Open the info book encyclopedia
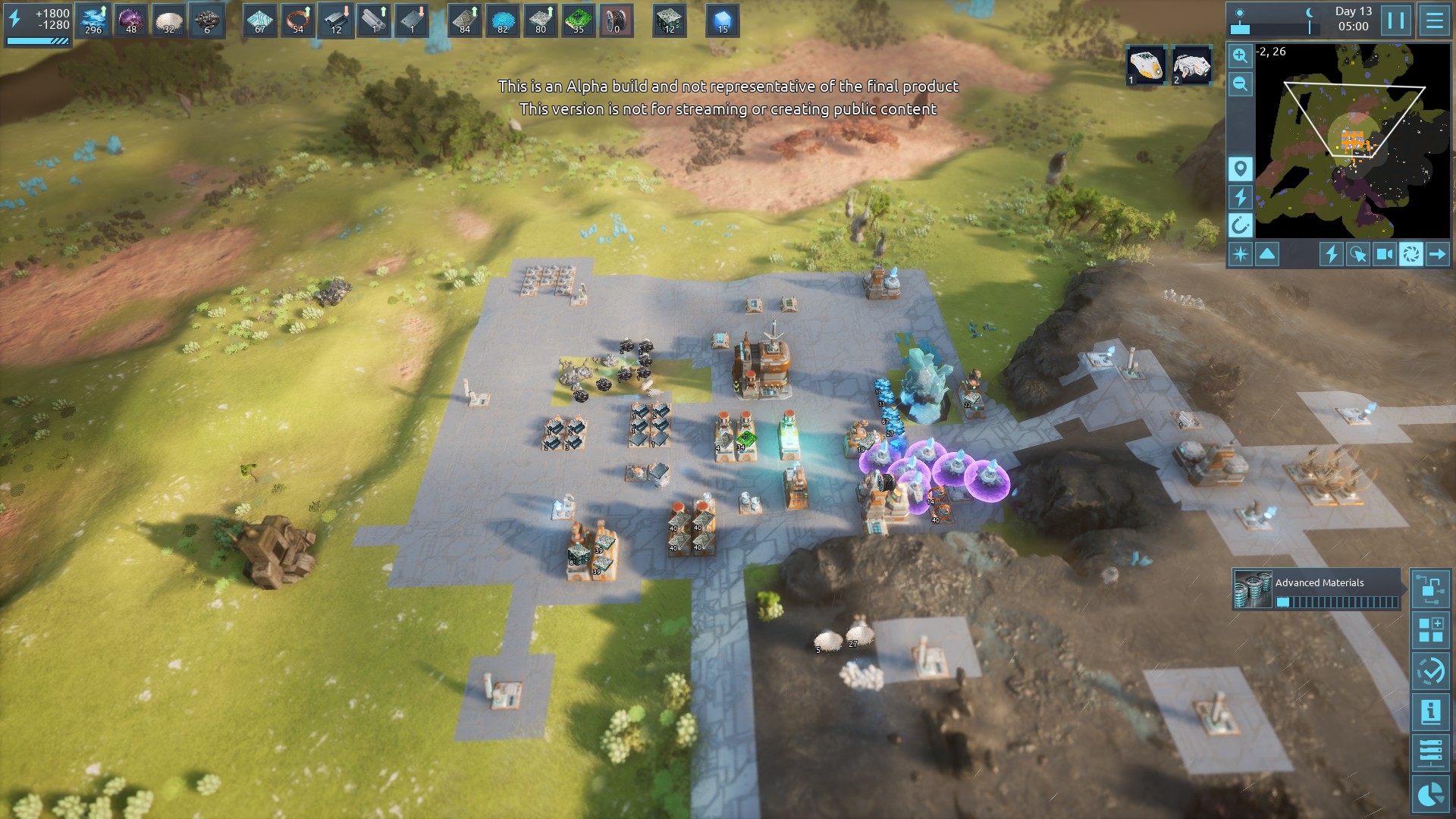Viewport: 1456px width, 819px height. coord(1431,712)
